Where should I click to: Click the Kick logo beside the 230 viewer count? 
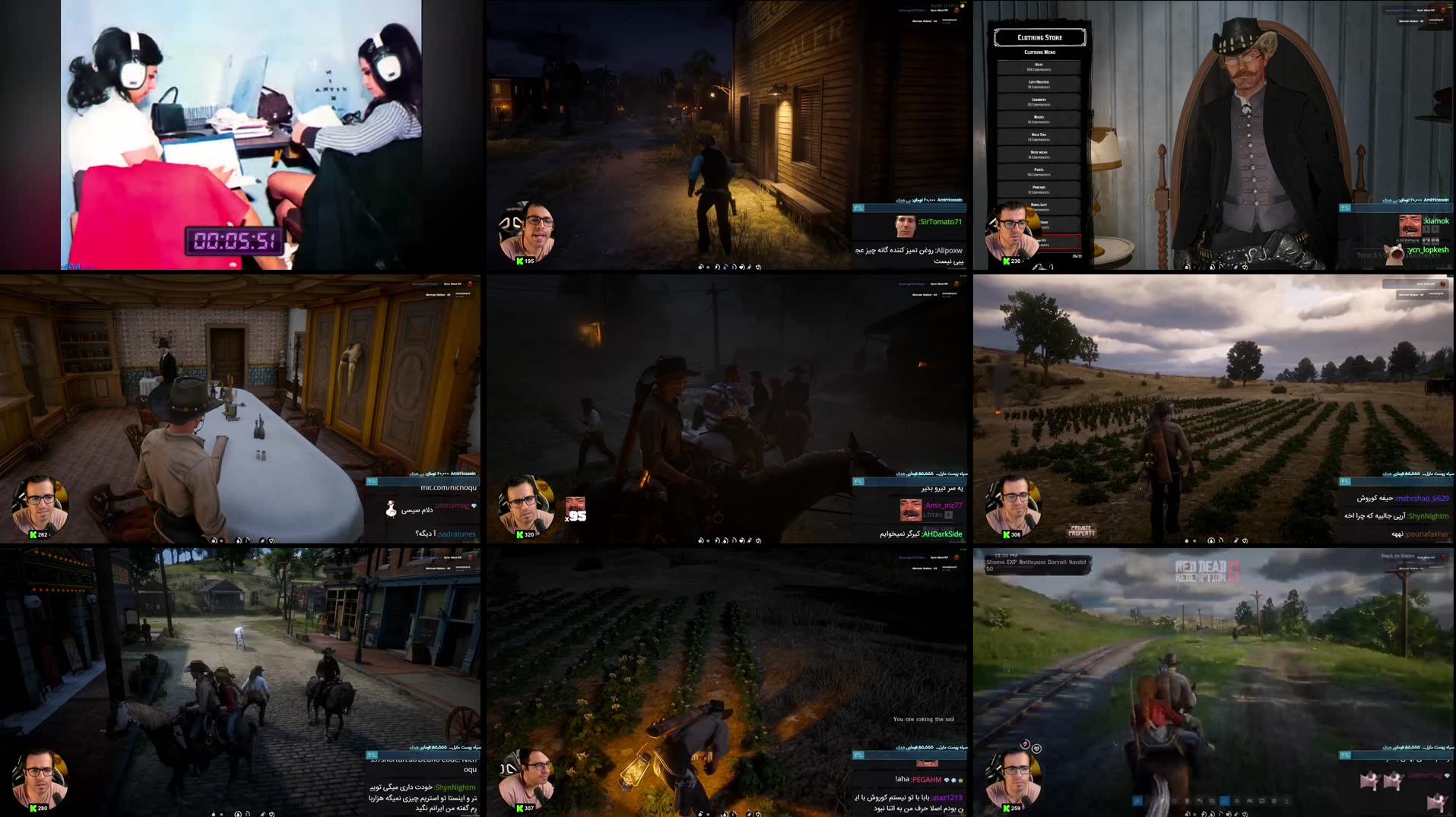pos(1004,260)
